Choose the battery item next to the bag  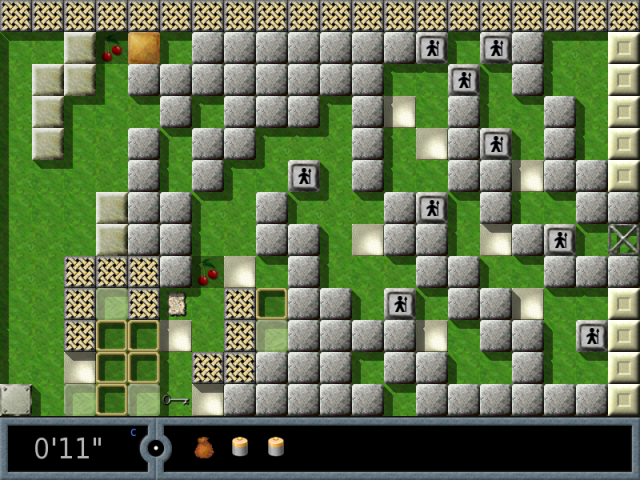(x=240, y=447)
